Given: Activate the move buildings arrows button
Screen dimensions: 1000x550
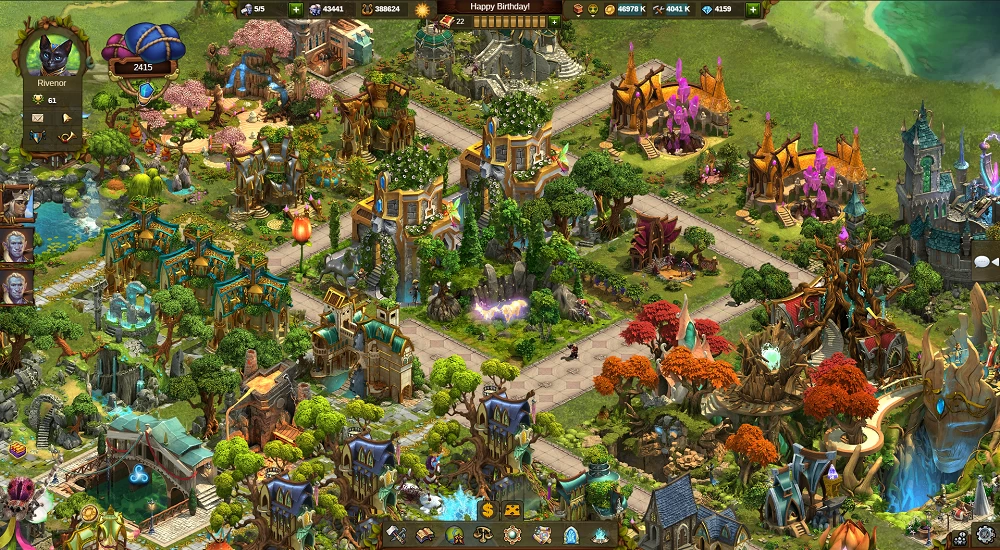Looking at the screenshot, I should tap(514, 510).
